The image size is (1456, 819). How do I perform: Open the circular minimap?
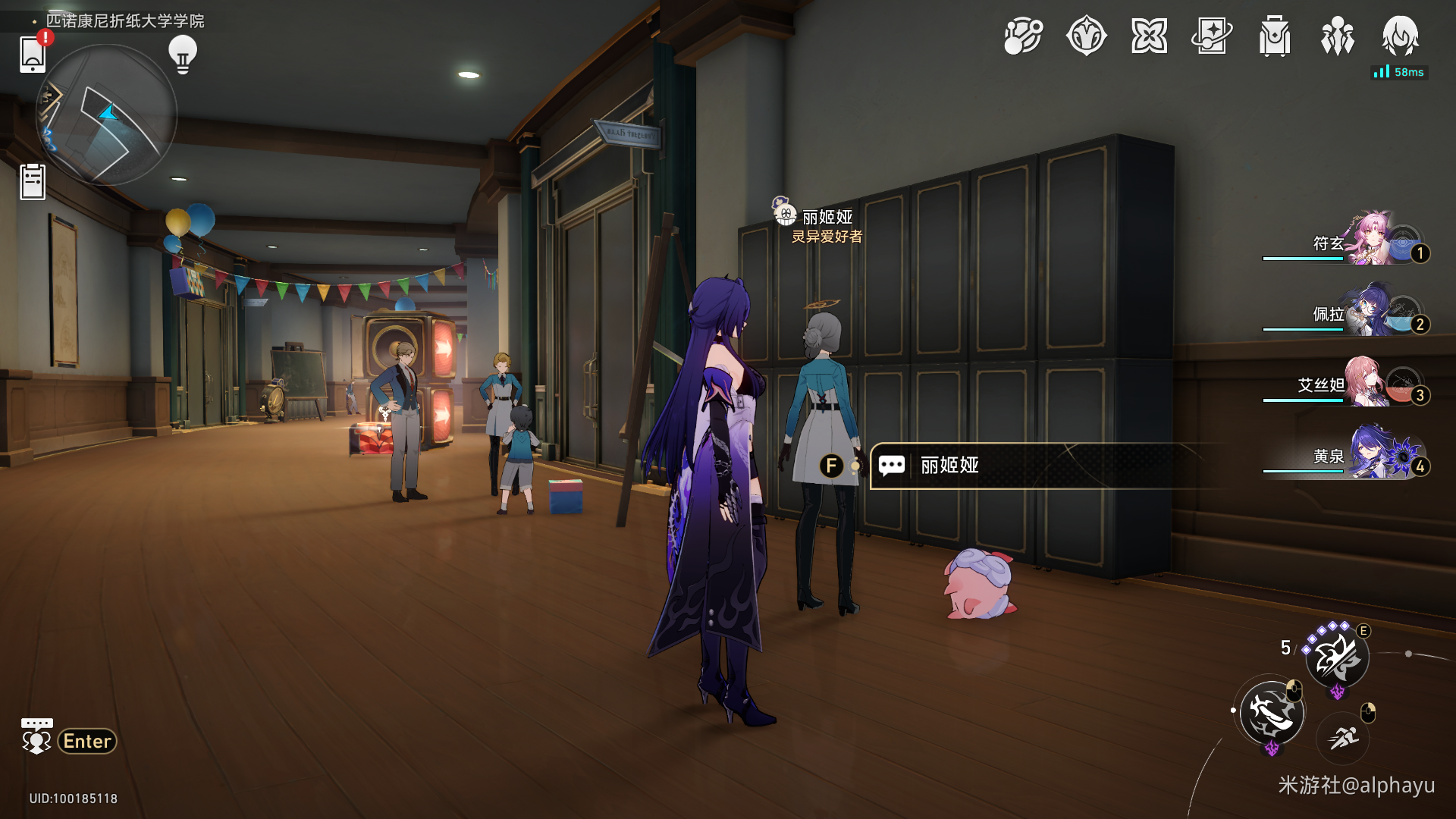click(107, 115)
